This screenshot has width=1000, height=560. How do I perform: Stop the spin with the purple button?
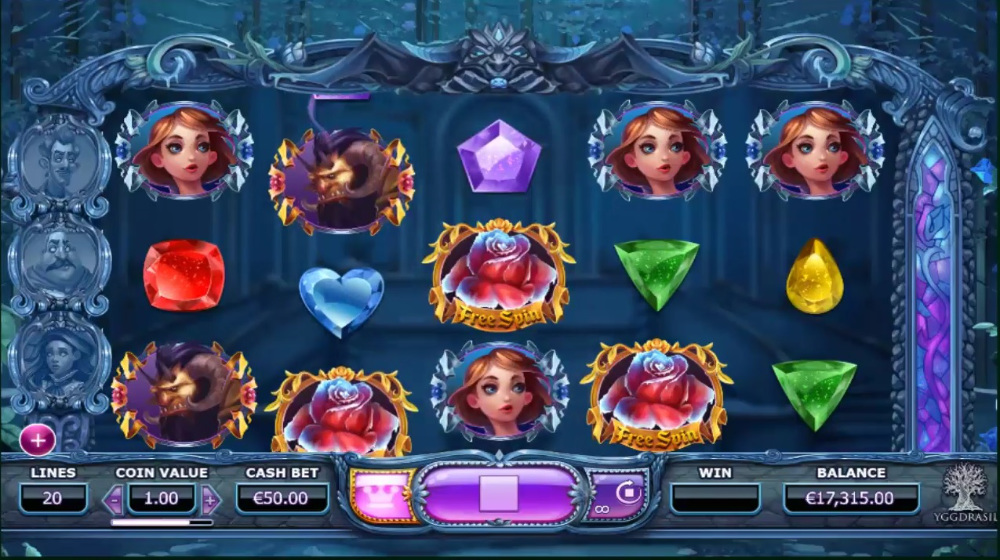(x=498, y=494)
